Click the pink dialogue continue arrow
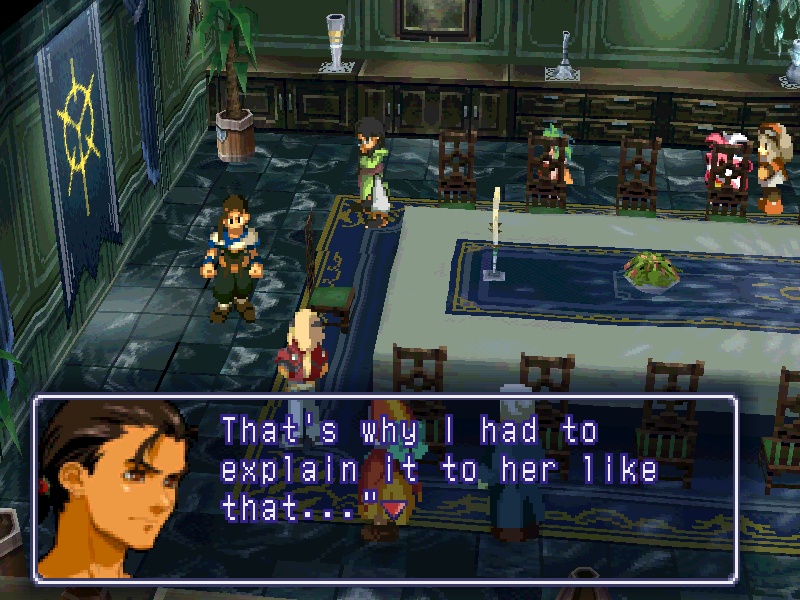The image size is (800, 600). (x=394, y=511)
